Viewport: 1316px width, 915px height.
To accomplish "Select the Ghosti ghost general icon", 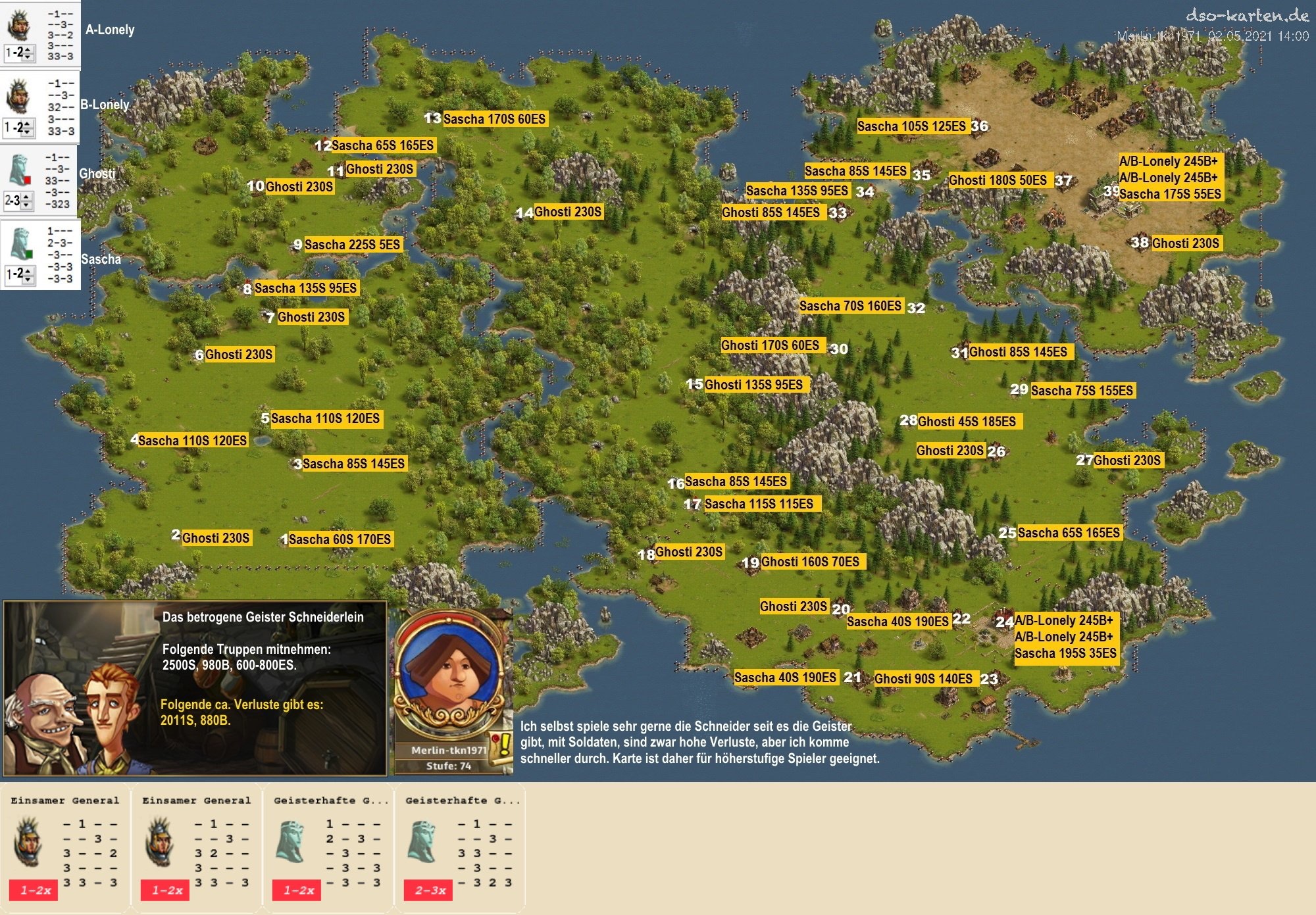I will point(20,171).
